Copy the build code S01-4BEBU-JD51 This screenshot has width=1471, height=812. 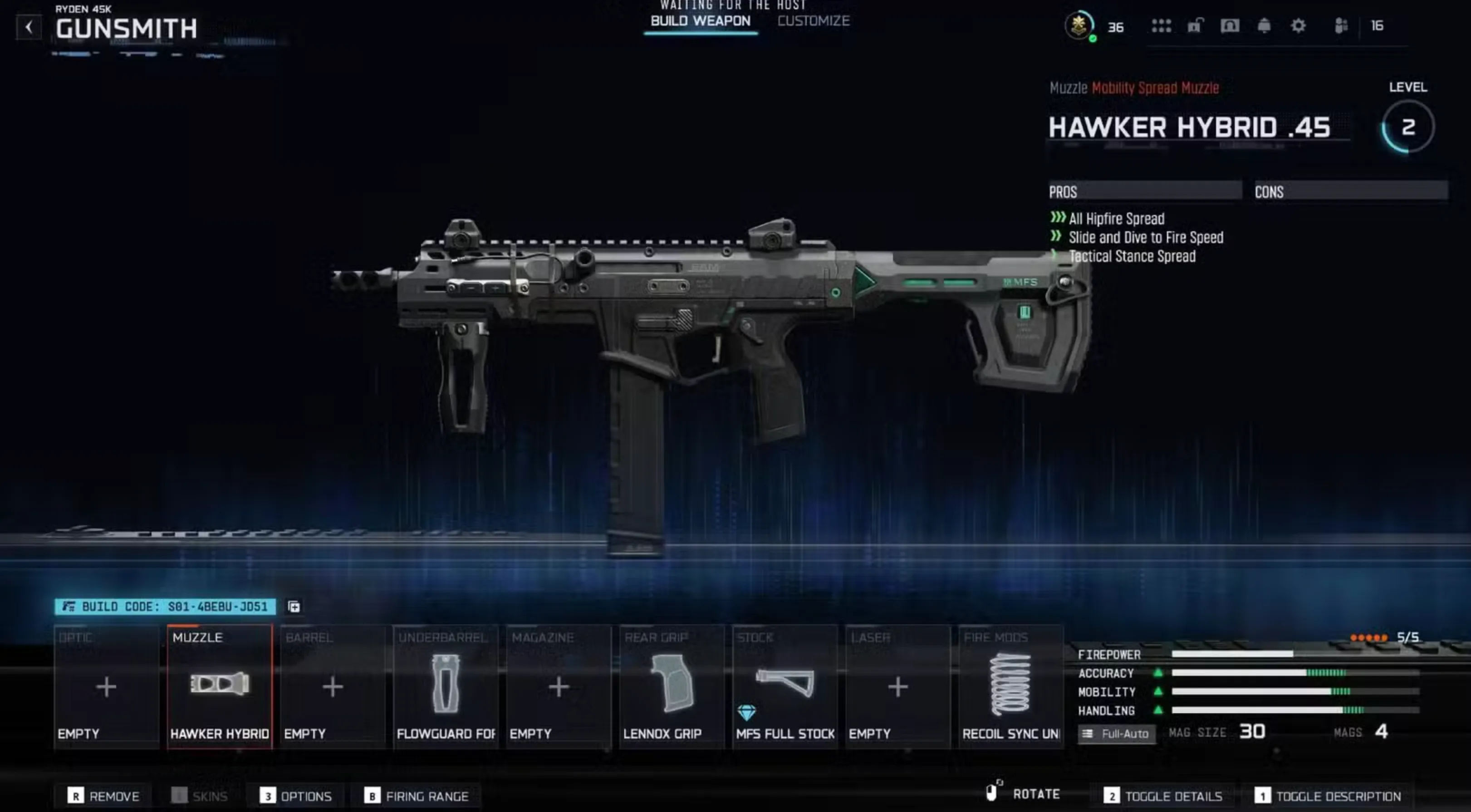coord(294,607)
